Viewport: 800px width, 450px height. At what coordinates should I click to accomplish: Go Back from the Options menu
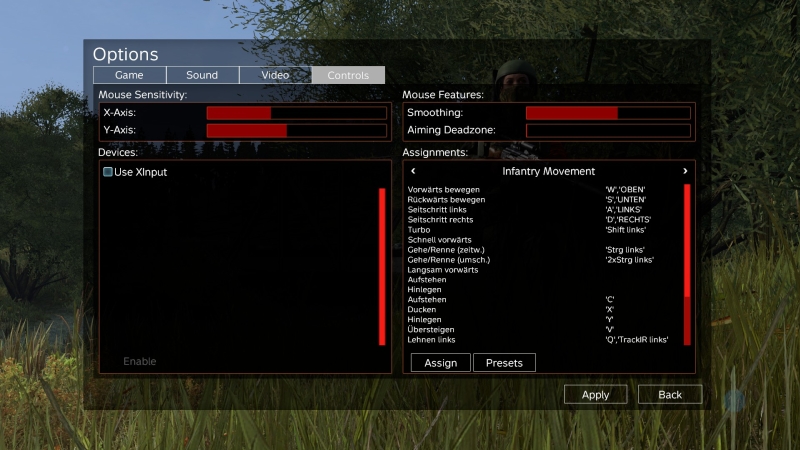669,395
